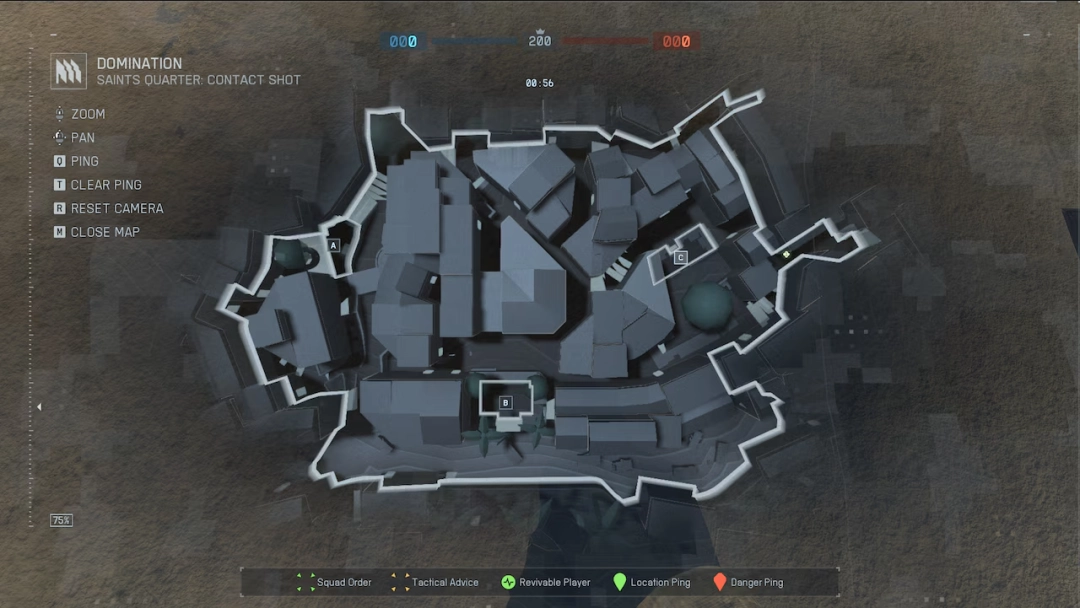Click the Squad Order legend entry
The width and height of the screenshot is (1080, 608).
pos(335,582)
